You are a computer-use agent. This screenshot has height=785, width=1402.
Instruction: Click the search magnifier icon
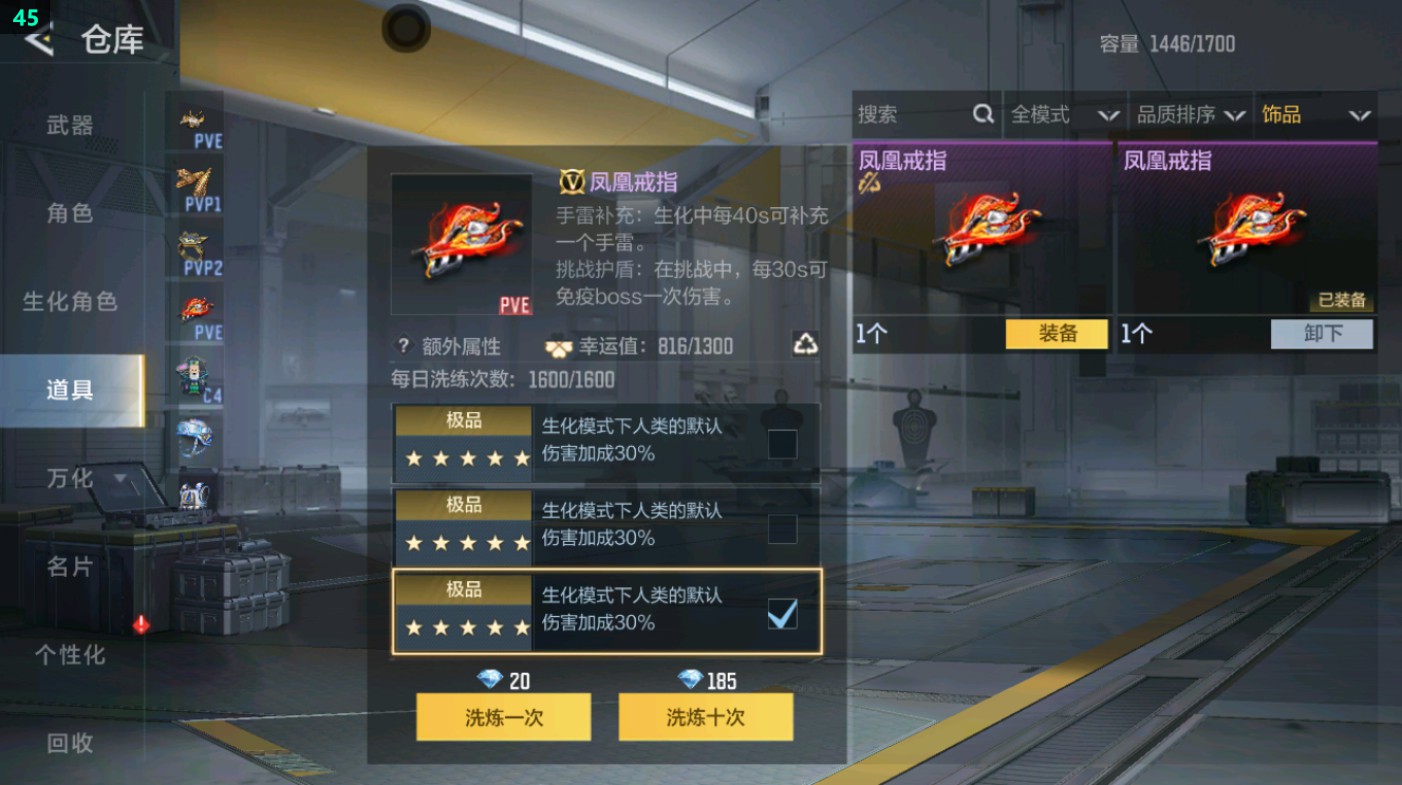pyautogui.click(x=984, y=114)
